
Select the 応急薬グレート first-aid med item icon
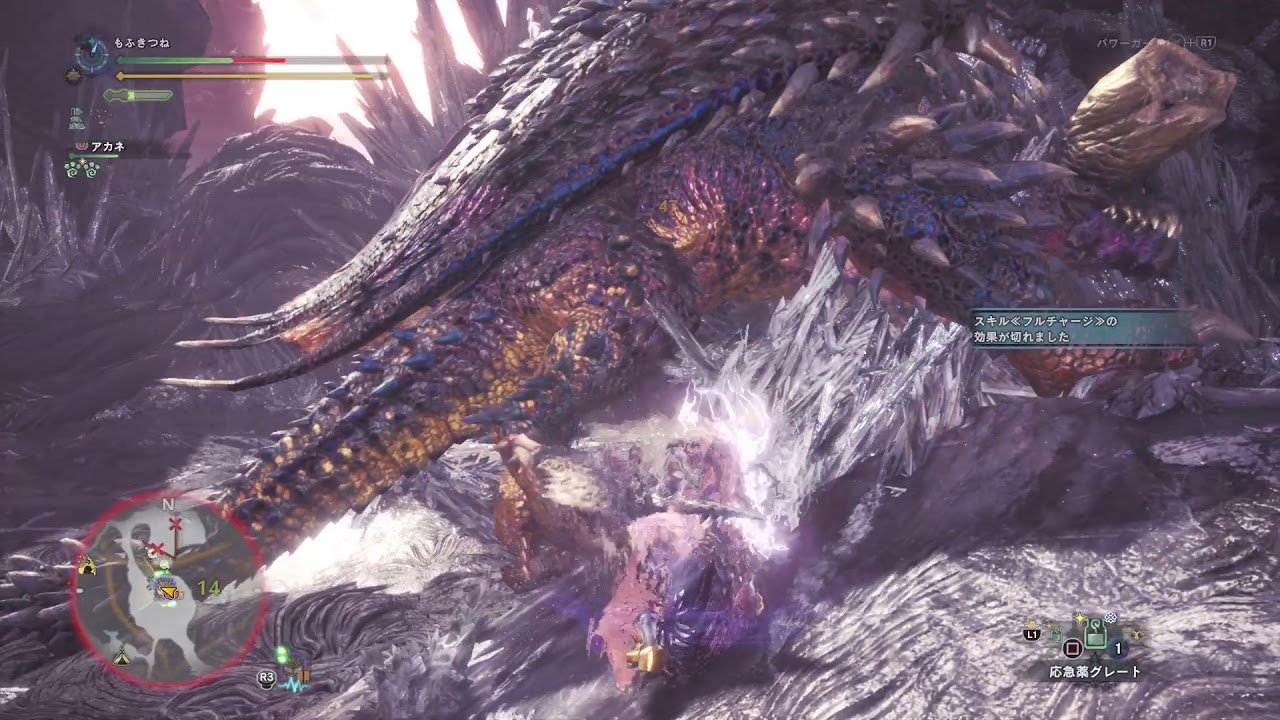click(x=1096, y=634)
